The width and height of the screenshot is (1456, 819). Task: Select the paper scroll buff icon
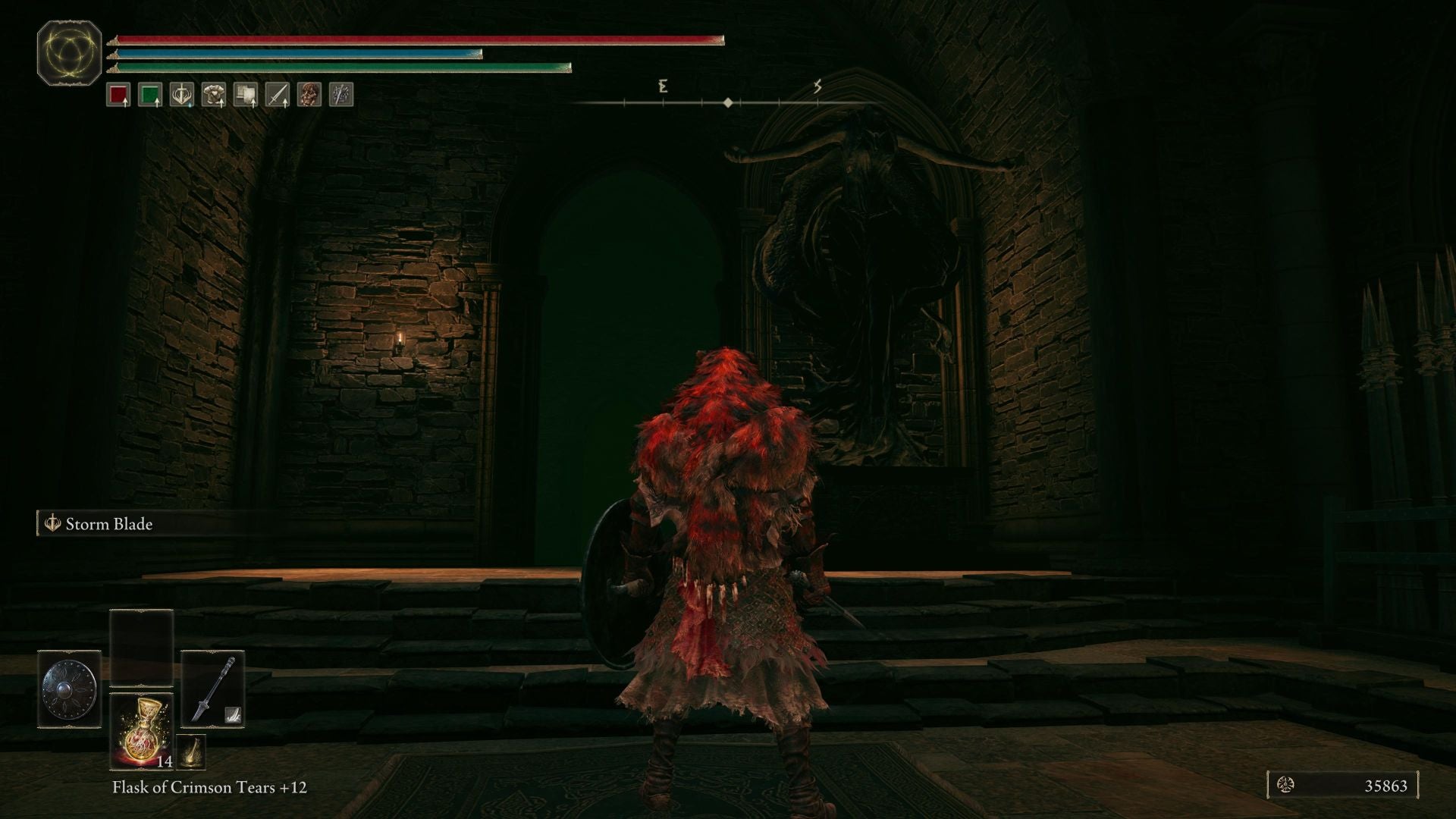pyautogui.click(x=246, y=94)
